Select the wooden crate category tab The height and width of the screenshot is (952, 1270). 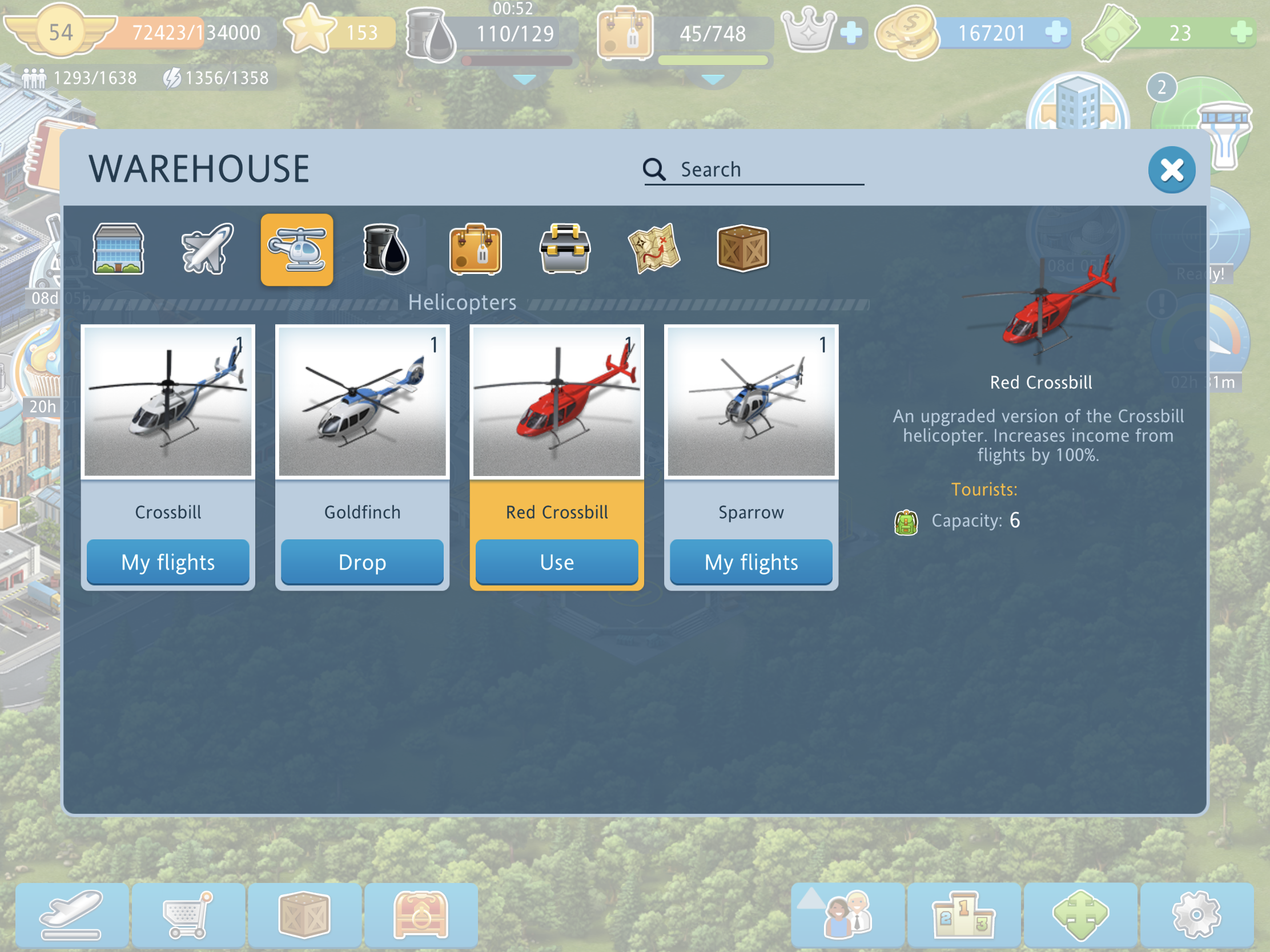click(742, 249)
